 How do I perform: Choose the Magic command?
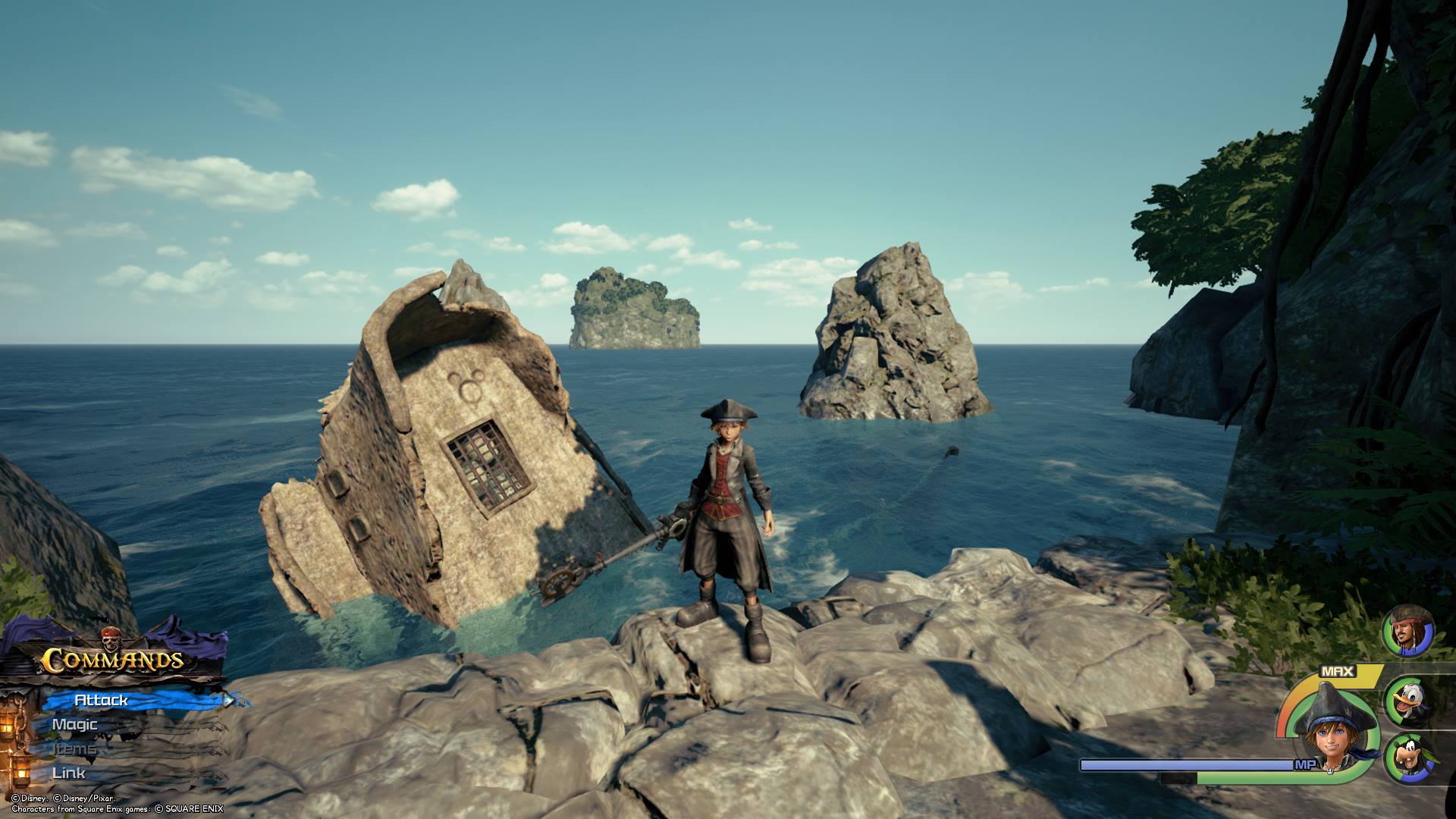pyautogui.click(x=74, y=725)
